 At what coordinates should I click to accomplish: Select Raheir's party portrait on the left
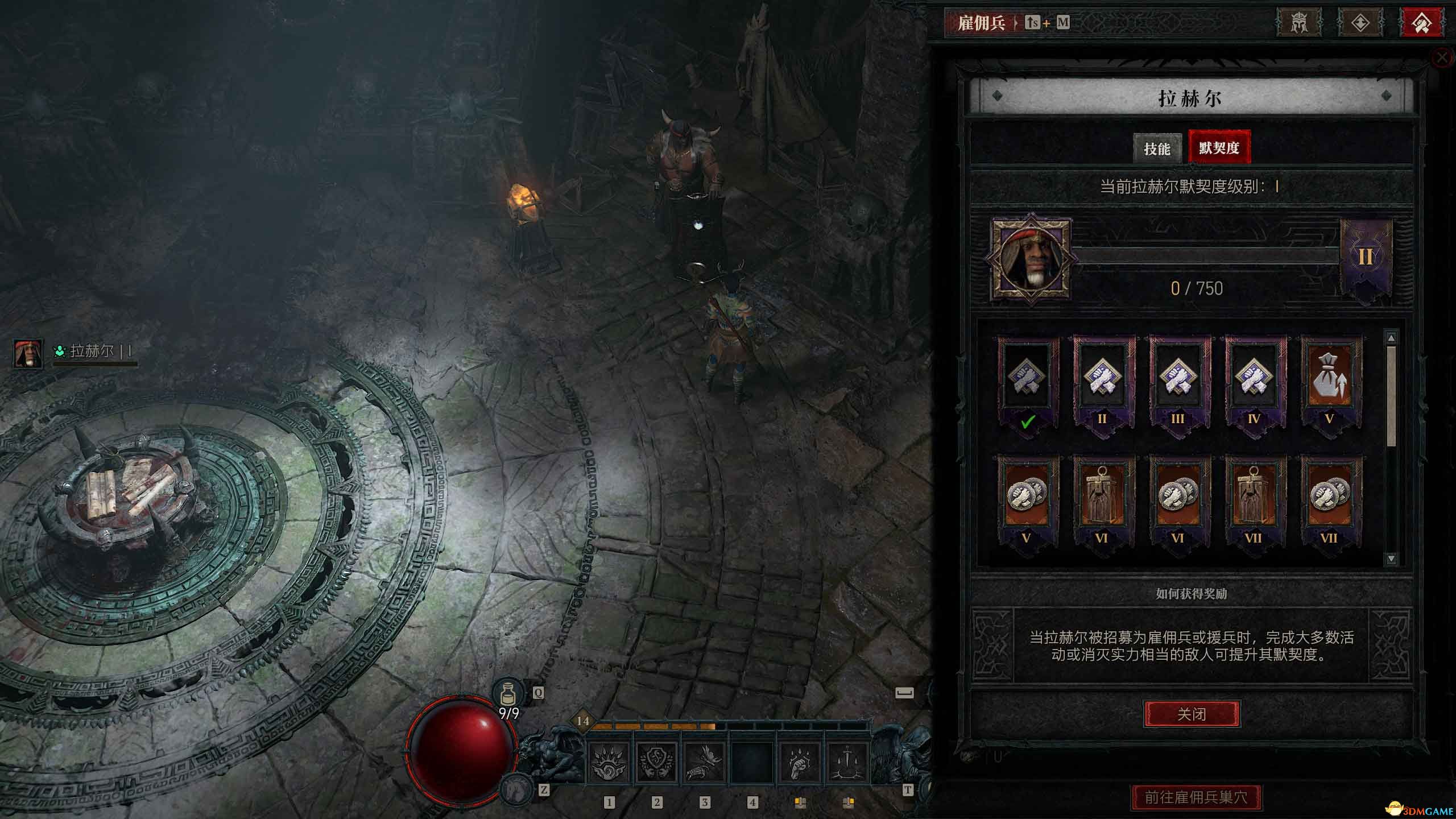27,353
